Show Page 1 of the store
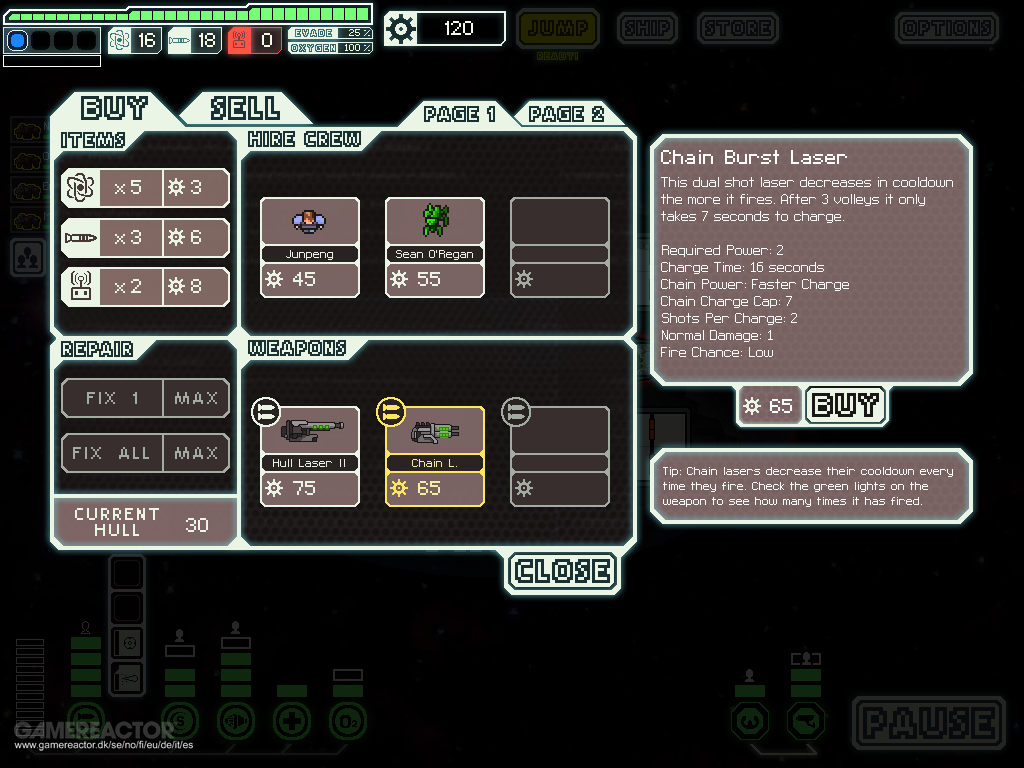The image size is (1024, 768). tap(459, 113)
